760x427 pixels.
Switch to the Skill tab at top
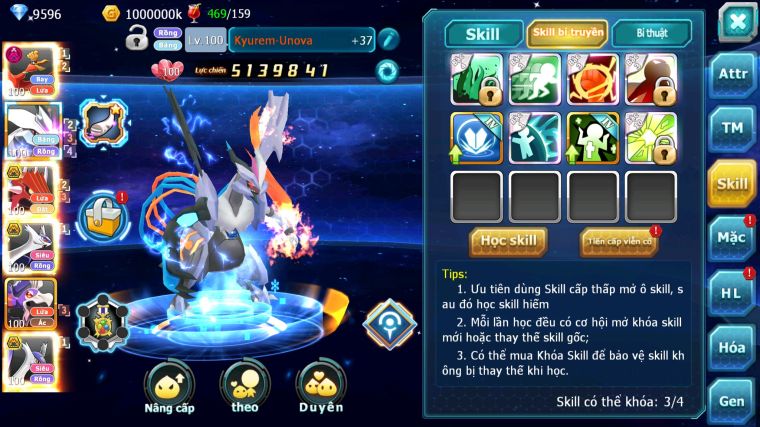click(482, 34)
